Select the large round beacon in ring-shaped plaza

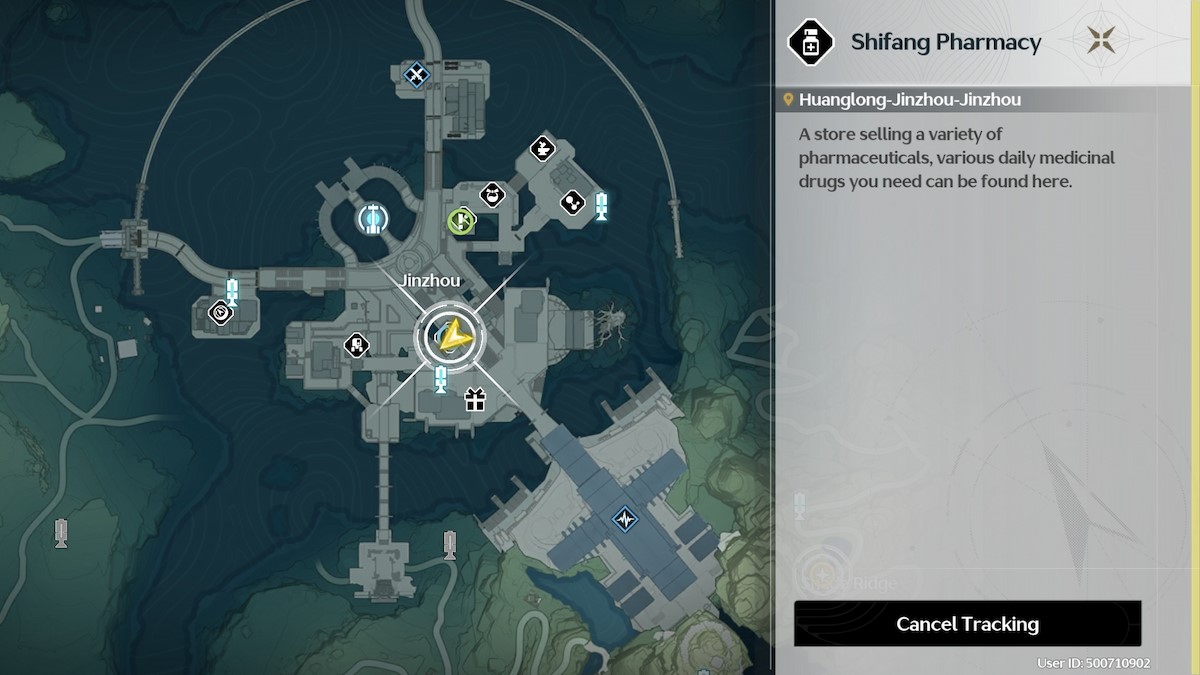[373, 217]
